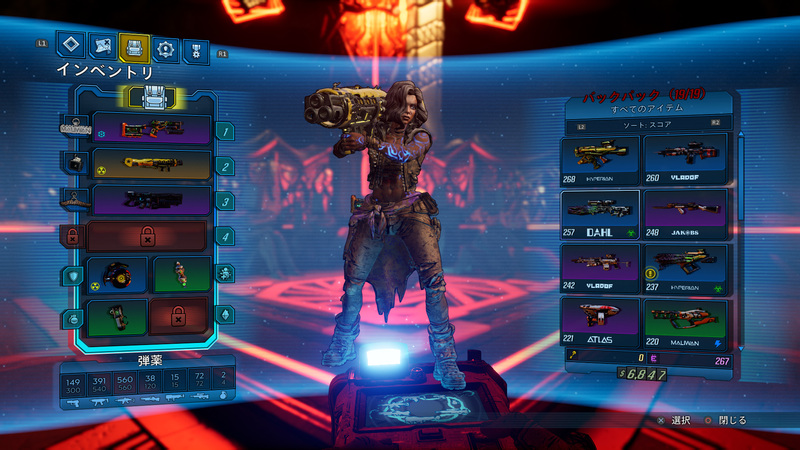The width and height of the screenshot is (800, 450).
Task: Click the locked artifact slot
Action: pos(180,316)
